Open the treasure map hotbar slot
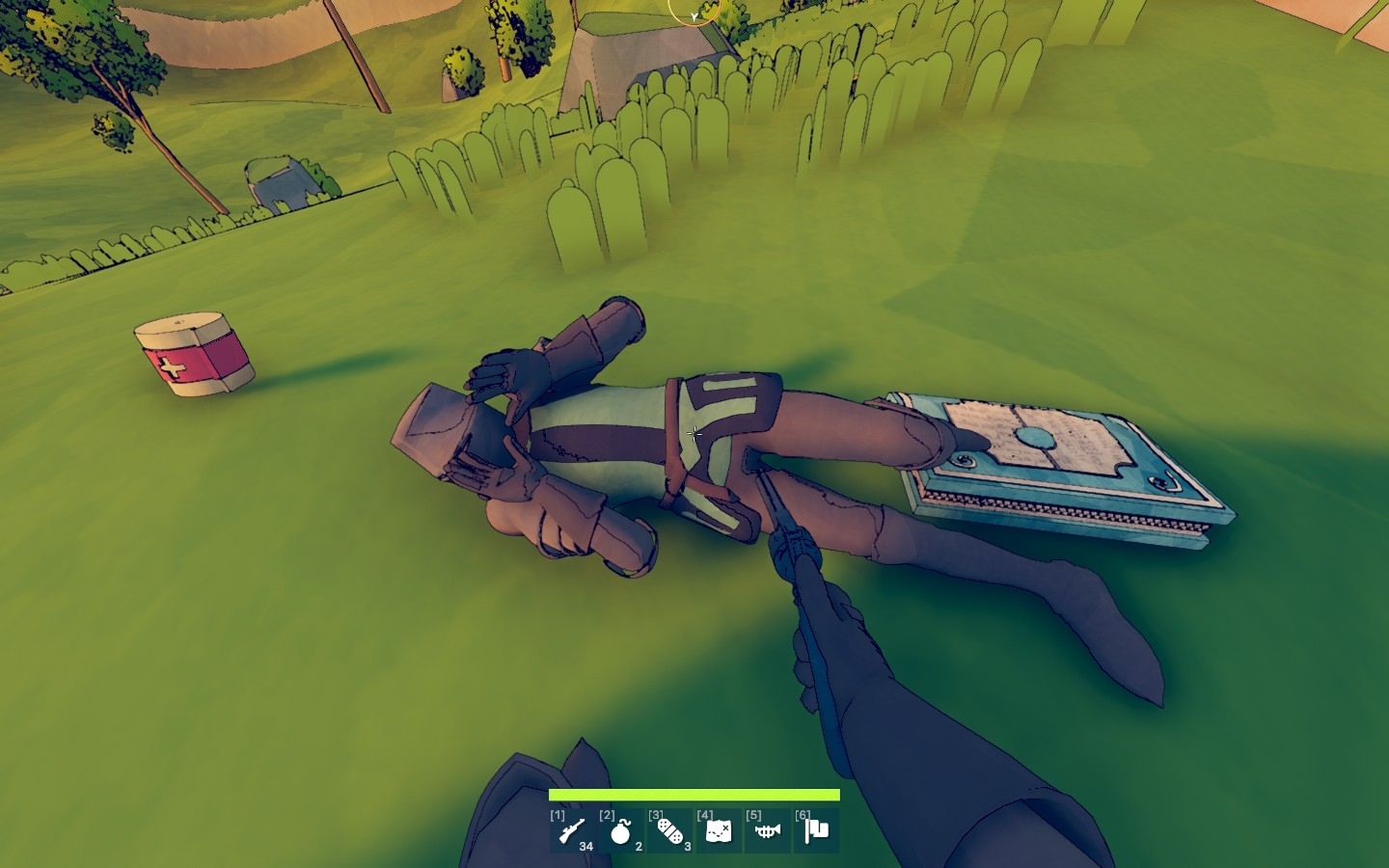 click(719, 830)
